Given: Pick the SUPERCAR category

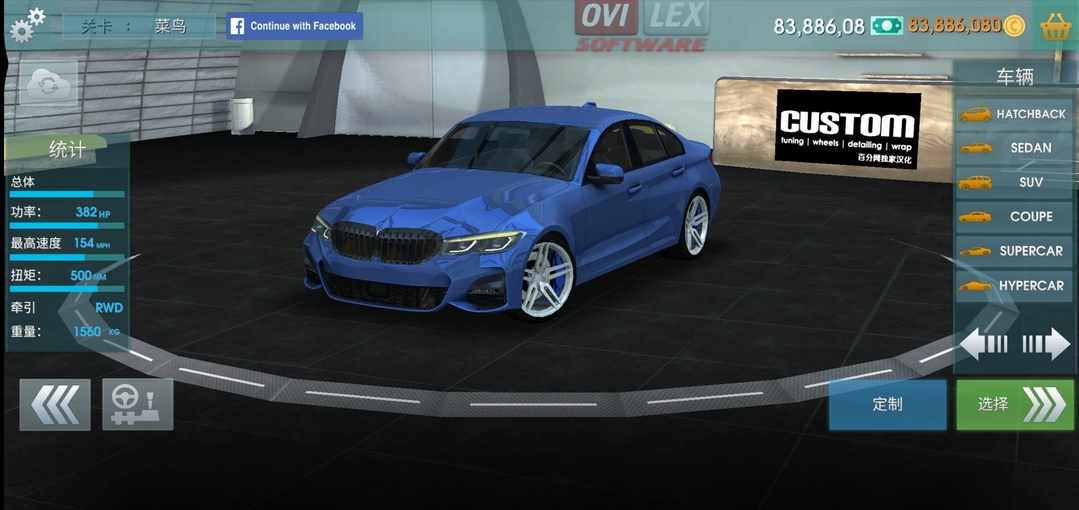Looking at the screenshot, I should click(1014, 251).
